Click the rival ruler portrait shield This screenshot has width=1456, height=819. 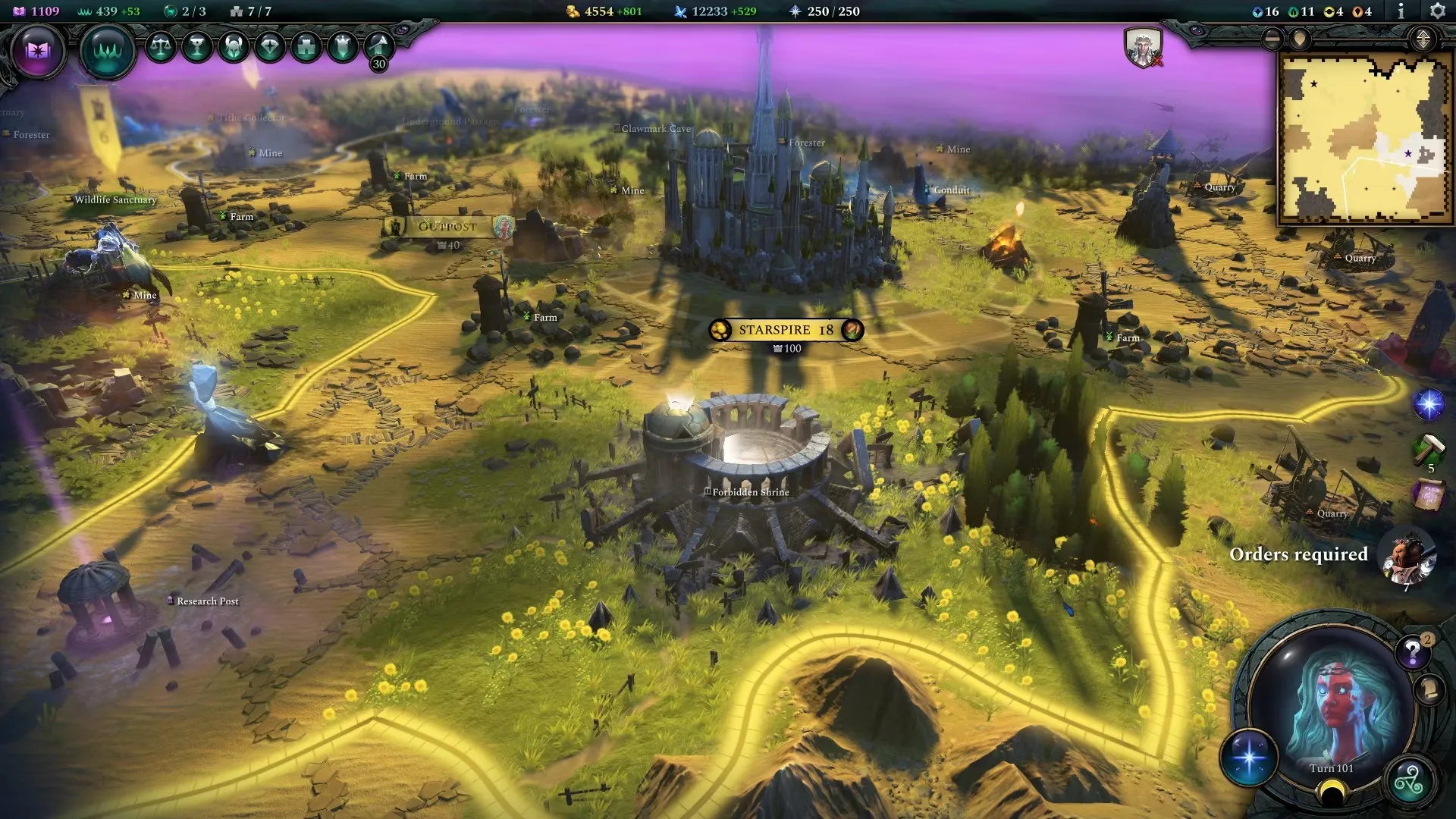[1142, 48]
